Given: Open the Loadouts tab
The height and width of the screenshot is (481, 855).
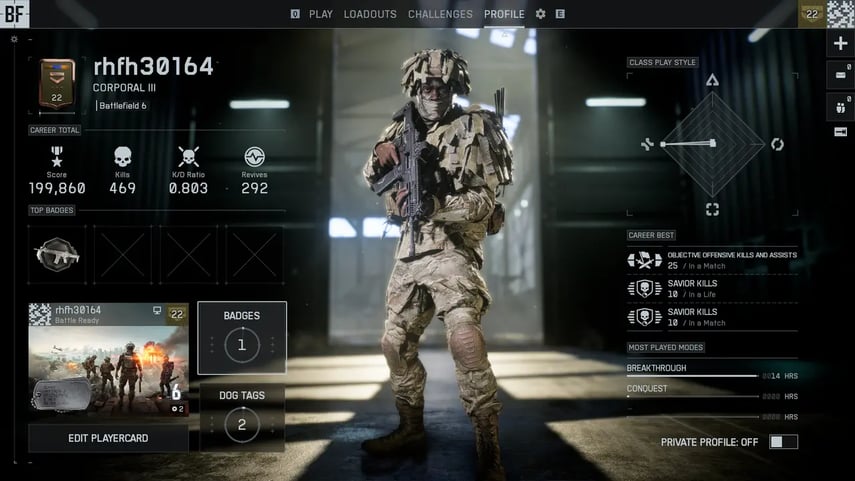Looking at the screenshot, I should click(x=370, y=14).
